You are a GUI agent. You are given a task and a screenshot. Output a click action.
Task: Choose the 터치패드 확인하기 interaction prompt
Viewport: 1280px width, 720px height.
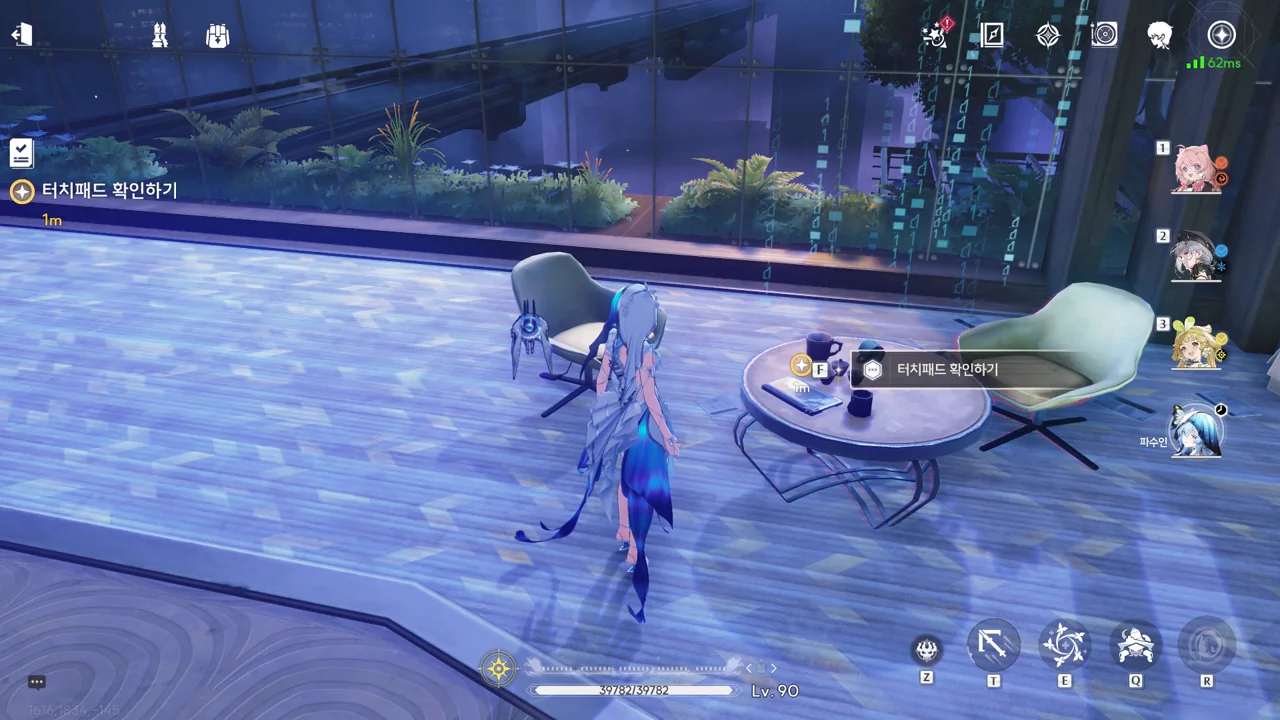(x=946, y=370)
